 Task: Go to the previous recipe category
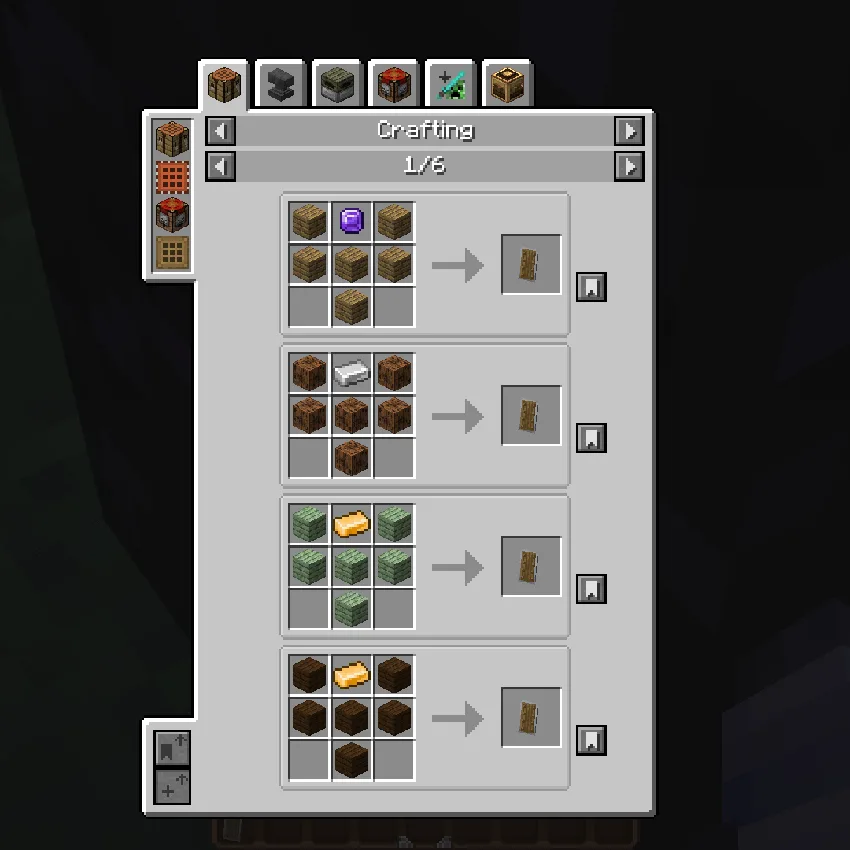[x=221, y=131]
